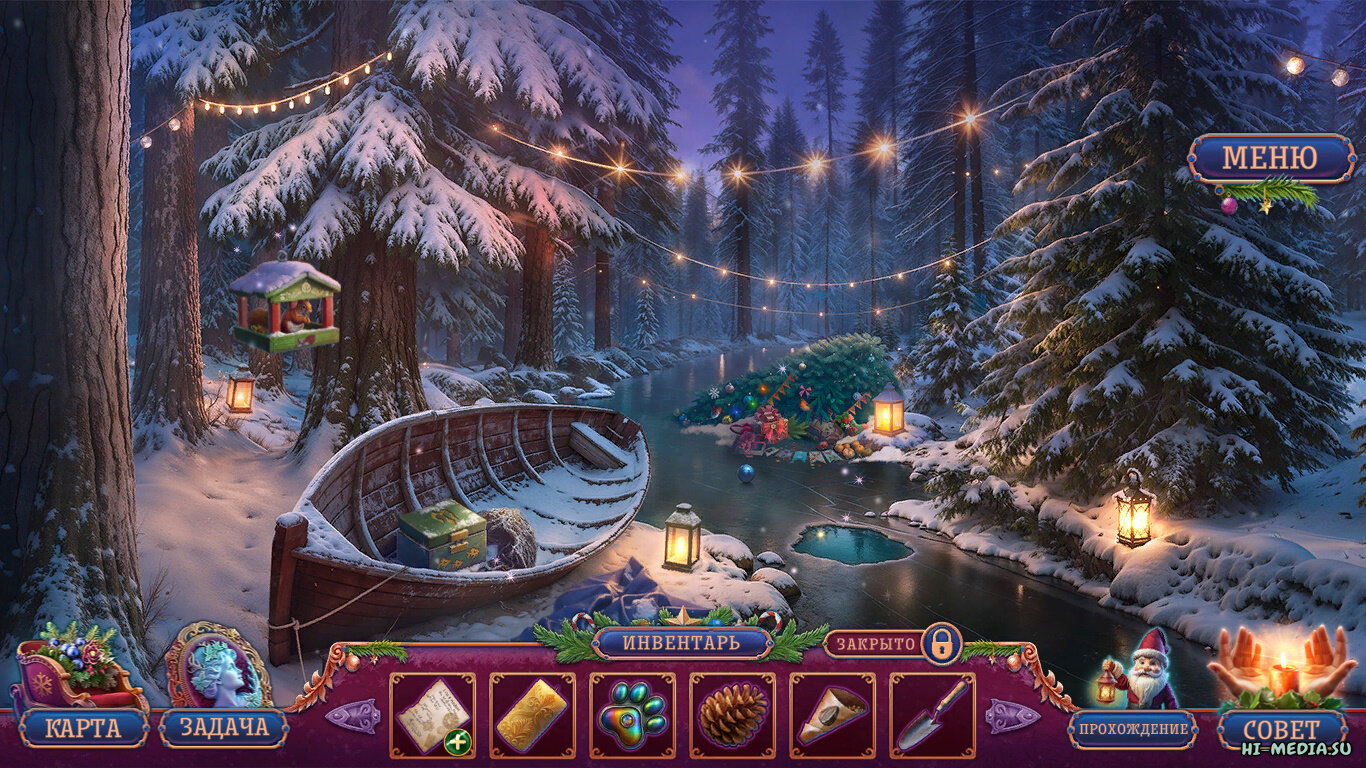Click the cameo portrait above ЗАДАЧА

click(216, 664)
